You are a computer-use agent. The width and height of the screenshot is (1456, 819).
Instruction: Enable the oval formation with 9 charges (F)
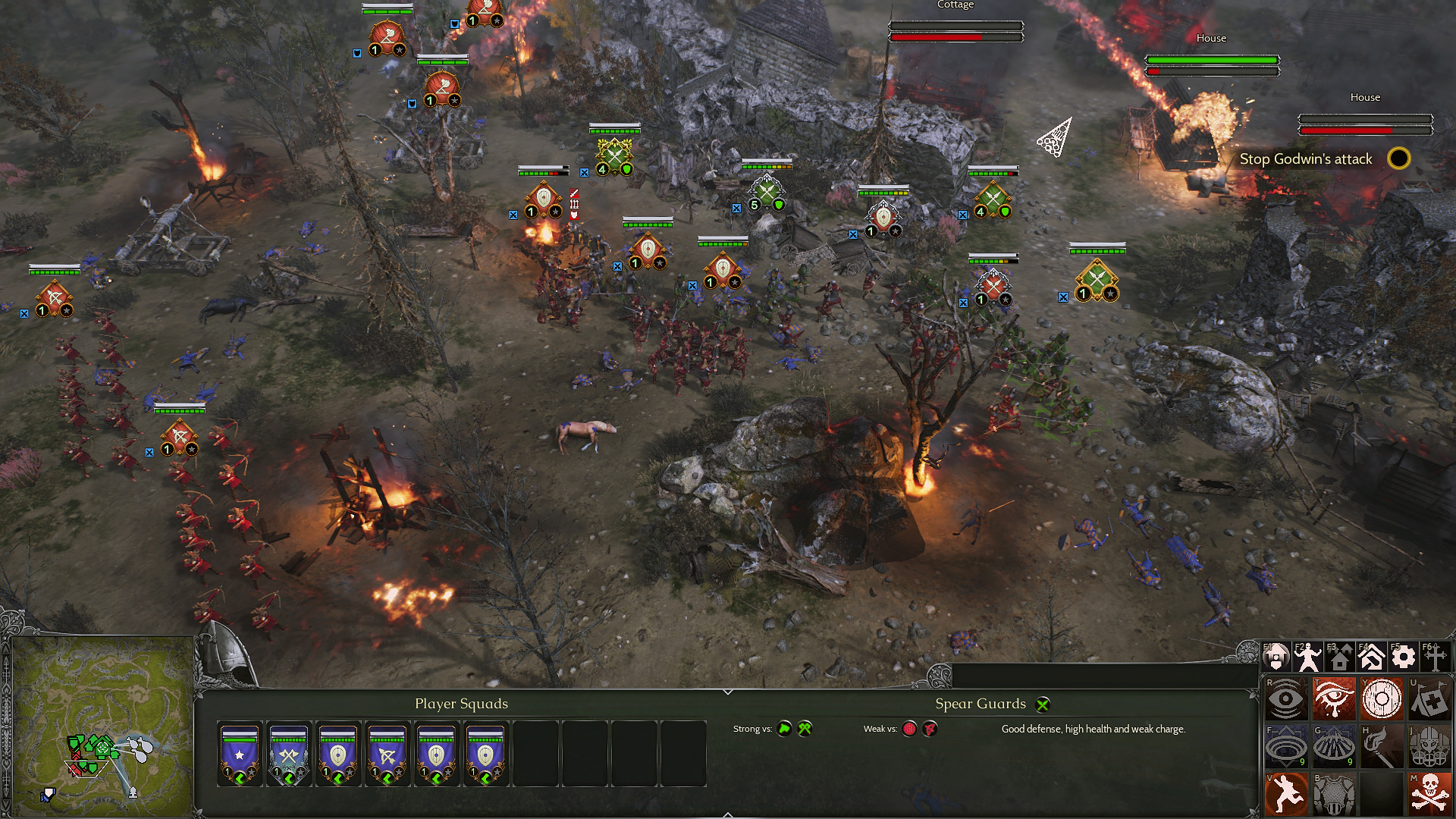pos(1285,746)
